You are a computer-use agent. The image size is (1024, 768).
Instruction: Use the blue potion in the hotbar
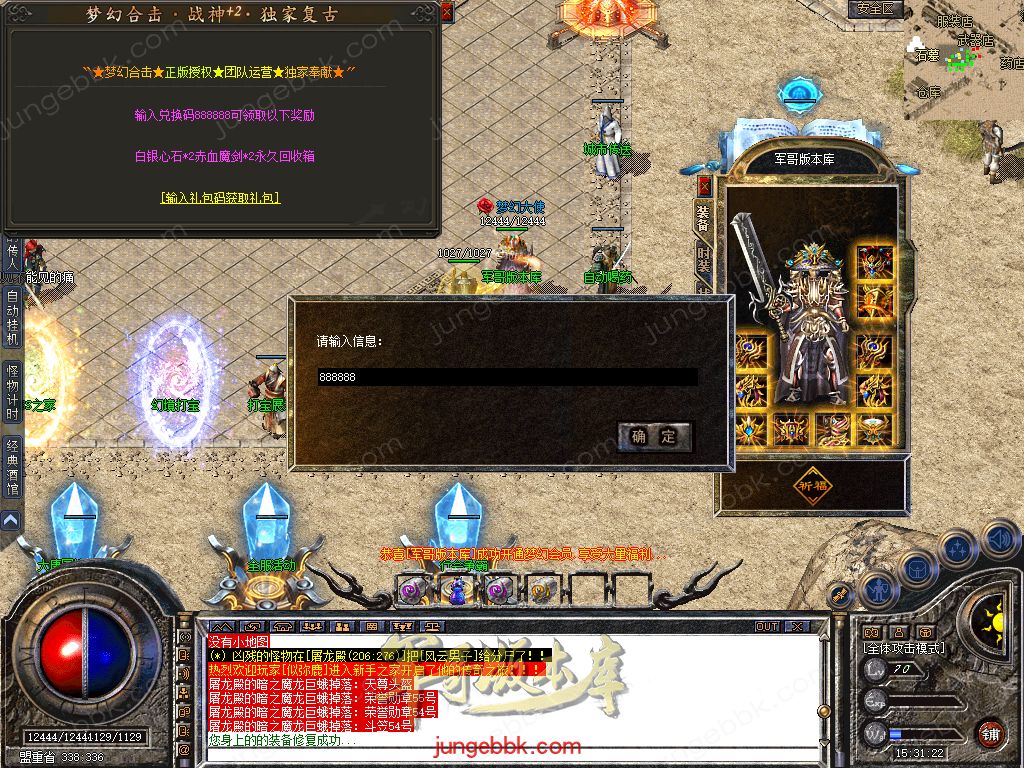(456, 591)
